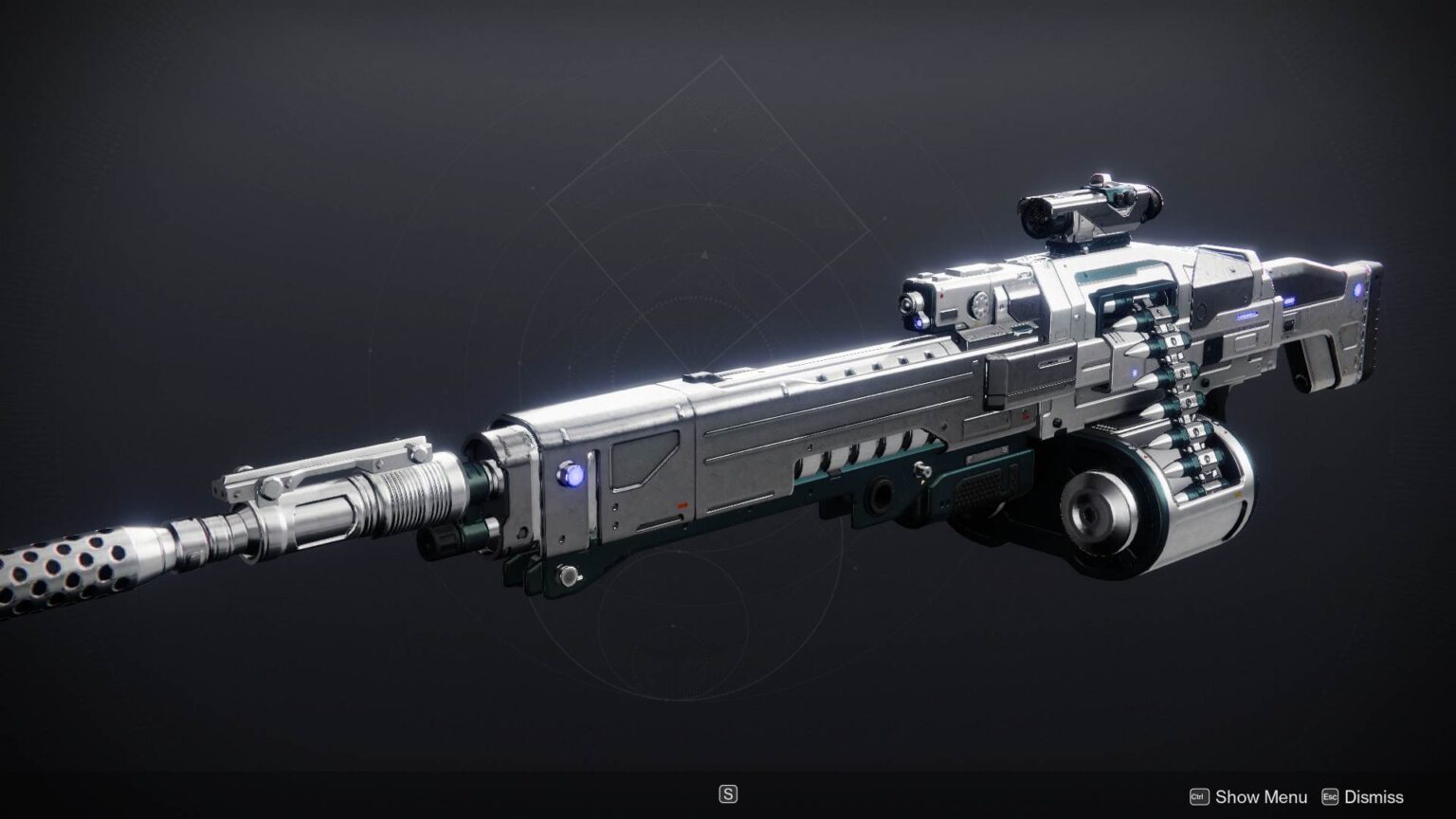Click the Ctrl key icon near Show Menu
The height and width of the screenshot is (819, 1456).
click(1198, 796)
